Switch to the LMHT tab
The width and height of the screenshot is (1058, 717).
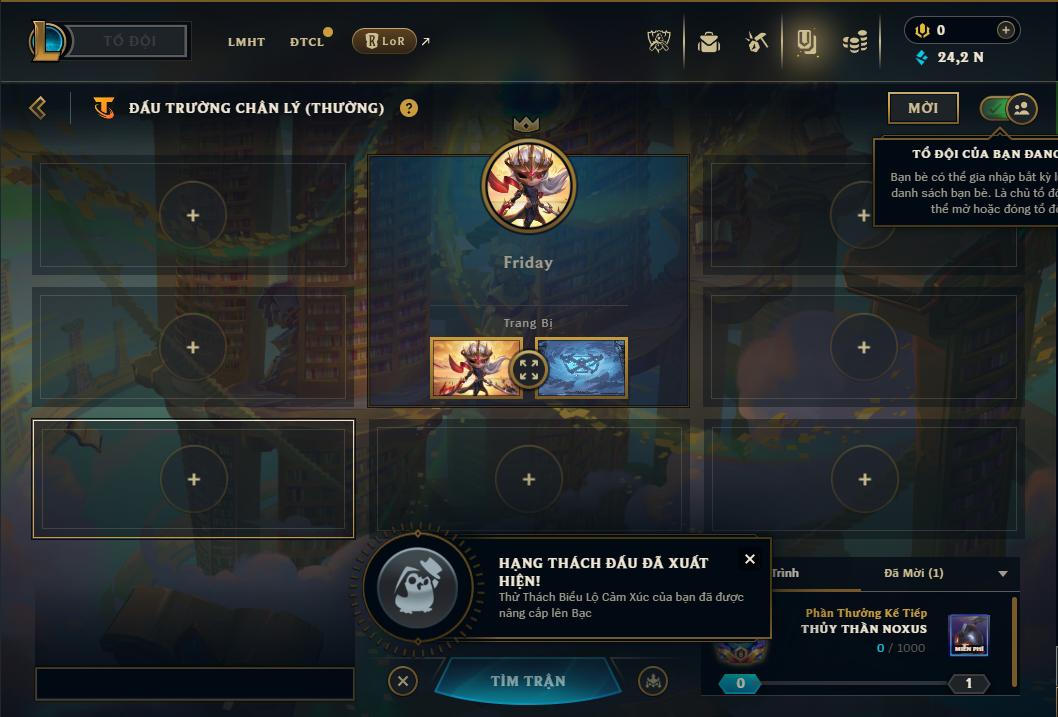click(246, 42)
